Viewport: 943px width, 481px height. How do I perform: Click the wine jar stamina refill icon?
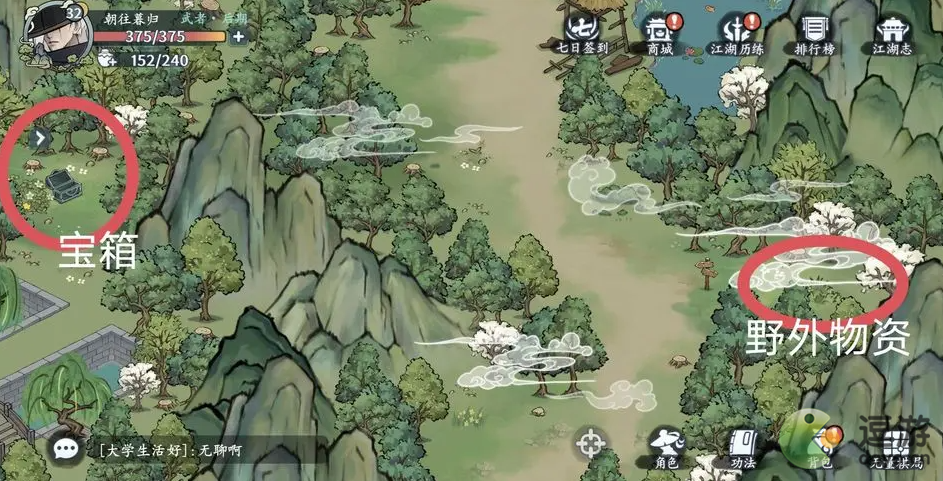[x=107, y=60]
